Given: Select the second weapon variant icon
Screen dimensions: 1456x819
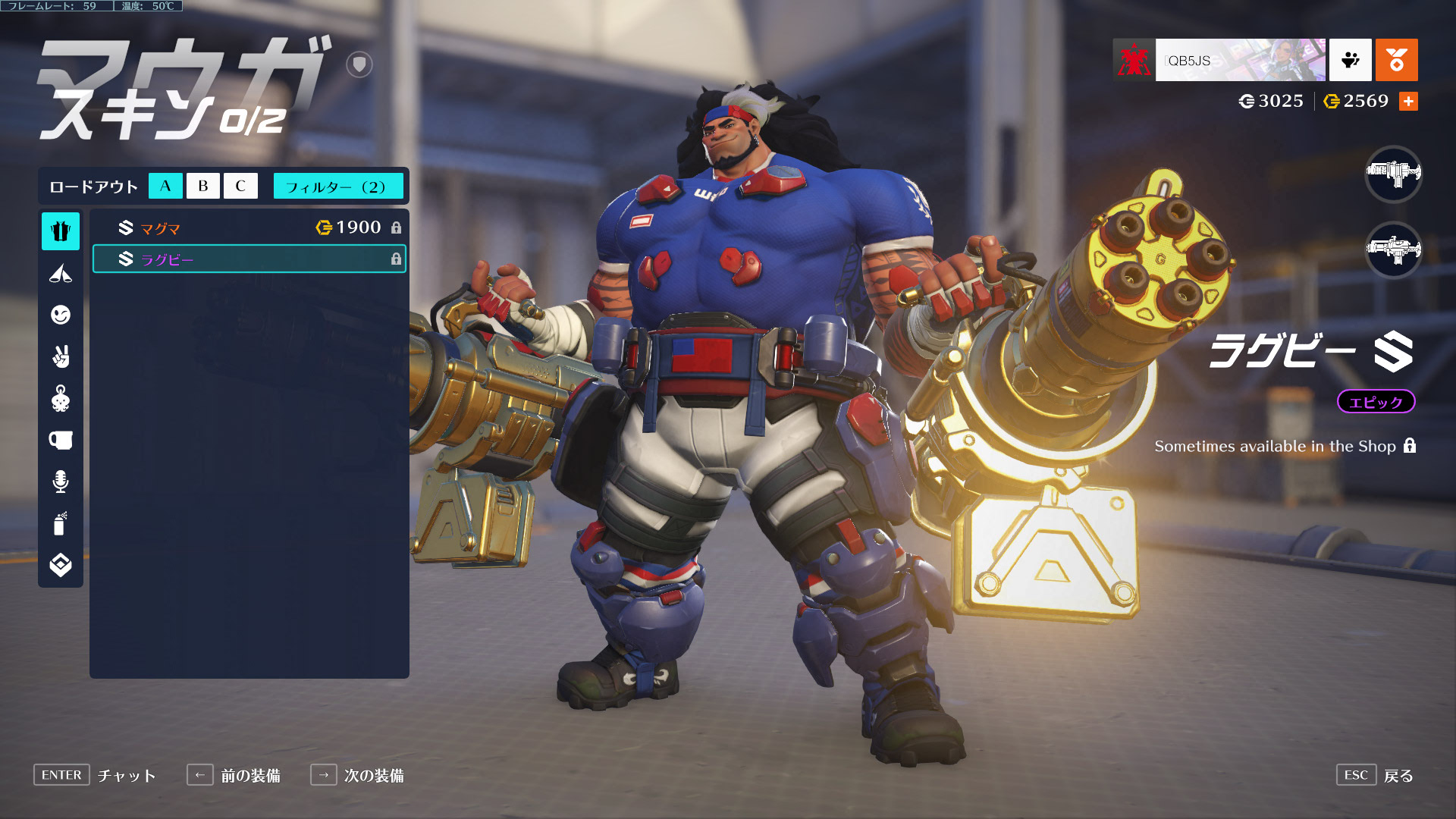Looking at the screenshot, I should click(x=1393, y=249).
